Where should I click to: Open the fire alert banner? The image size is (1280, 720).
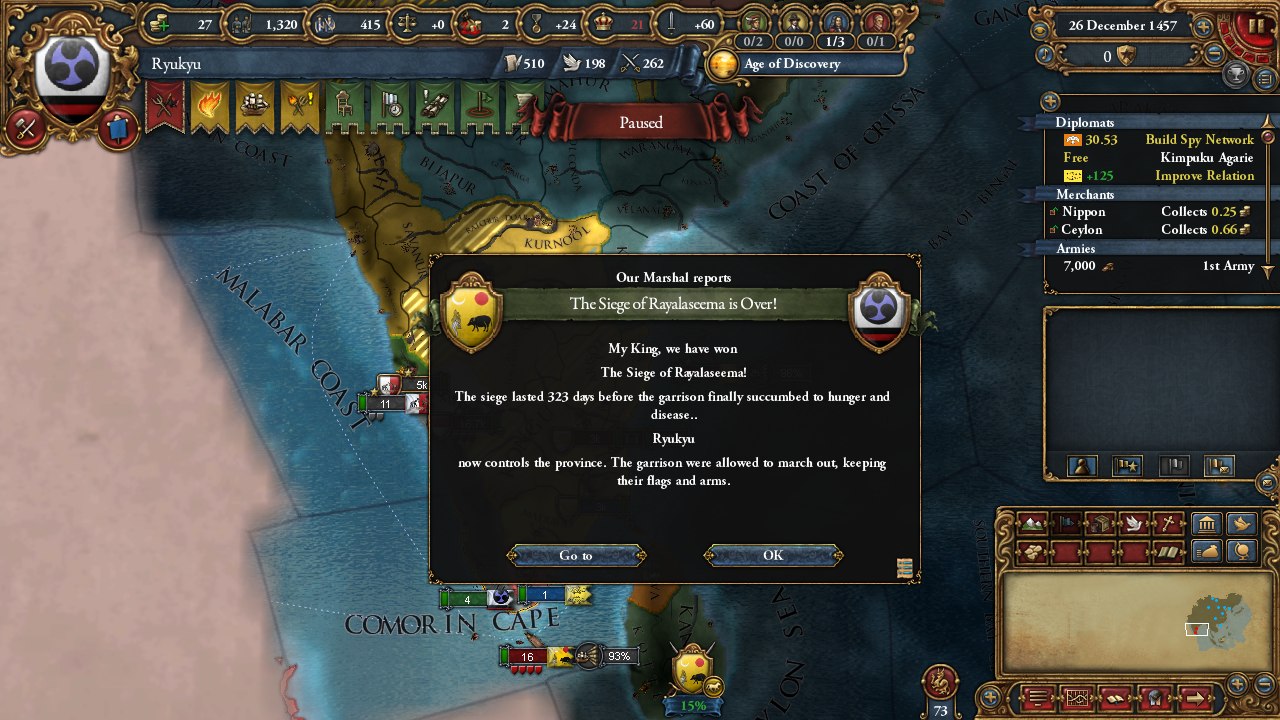pos(209,108)
